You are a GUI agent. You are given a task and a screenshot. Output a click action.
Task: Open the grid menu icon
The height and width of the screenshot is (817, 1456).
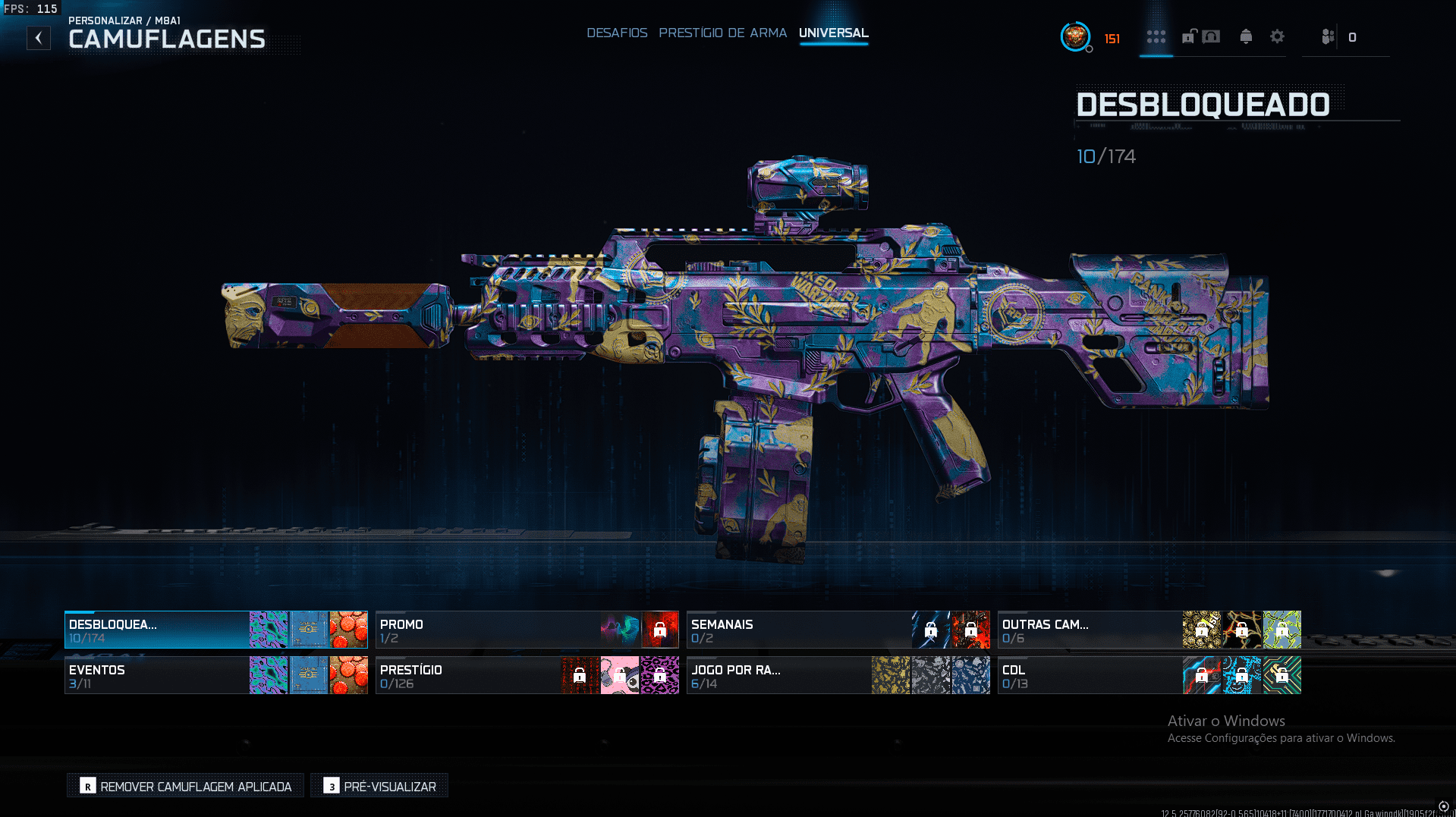[x=1156, y=37]
